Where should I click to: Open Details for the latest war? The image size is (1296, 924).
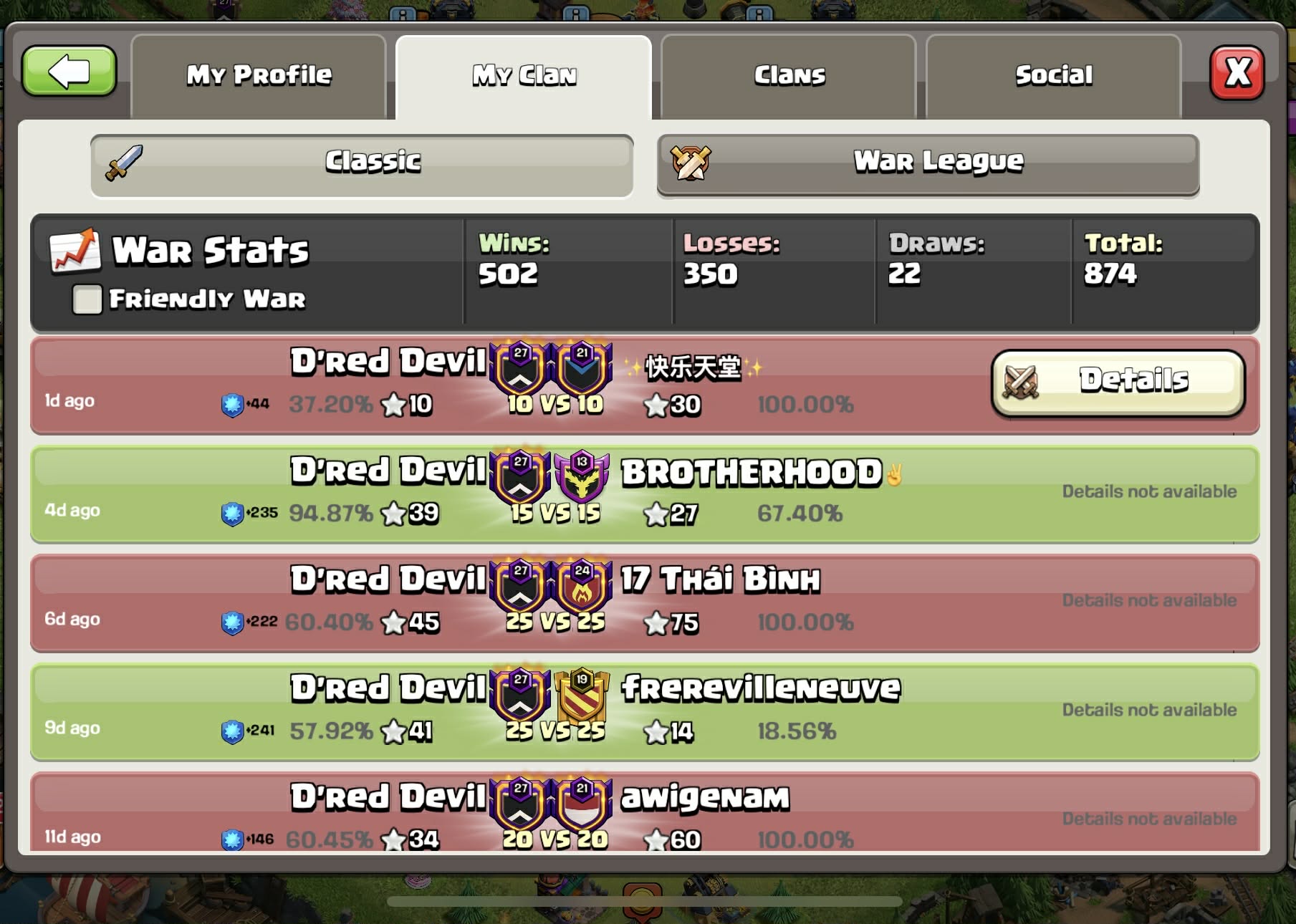click(x=1118, y=382)
